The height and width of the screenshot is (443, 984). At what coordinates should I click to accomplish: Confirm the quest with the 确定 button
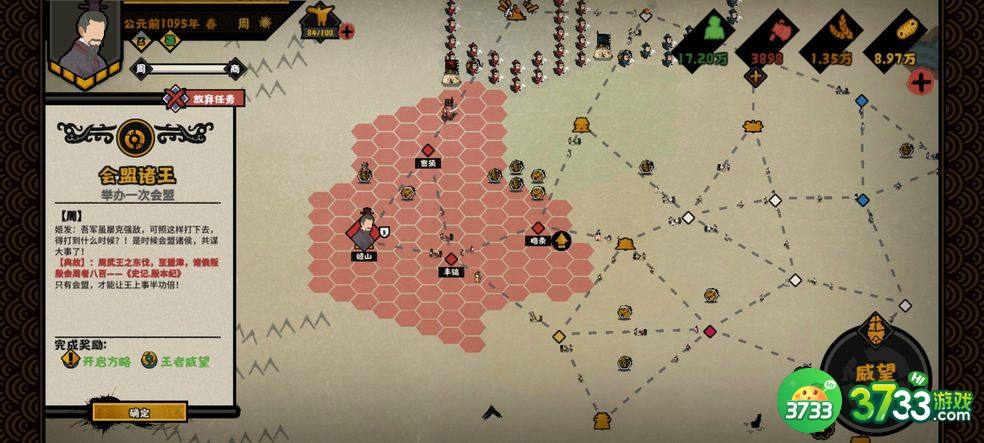coord(139,412)
